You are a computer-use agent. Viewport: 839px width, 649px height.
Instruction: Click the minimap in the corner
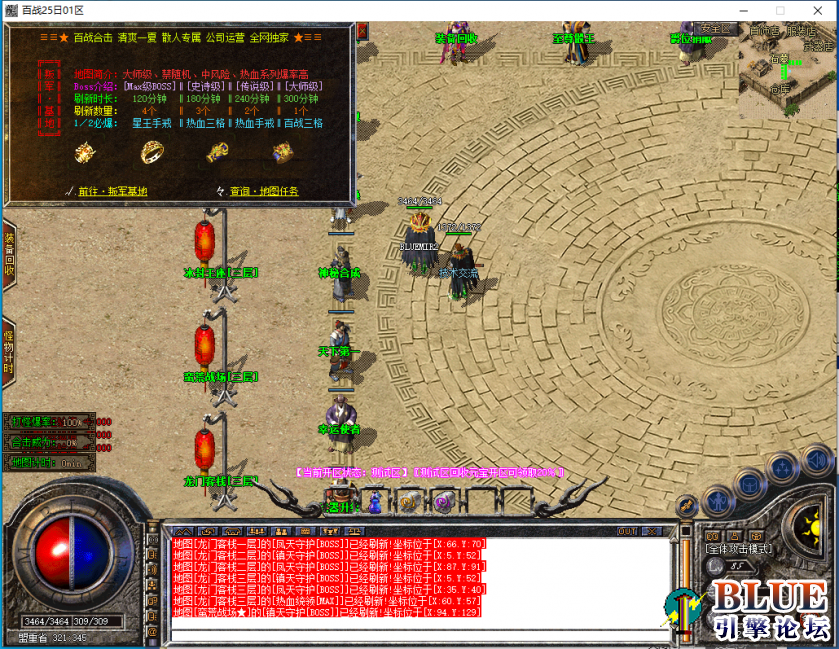point(788,62)
